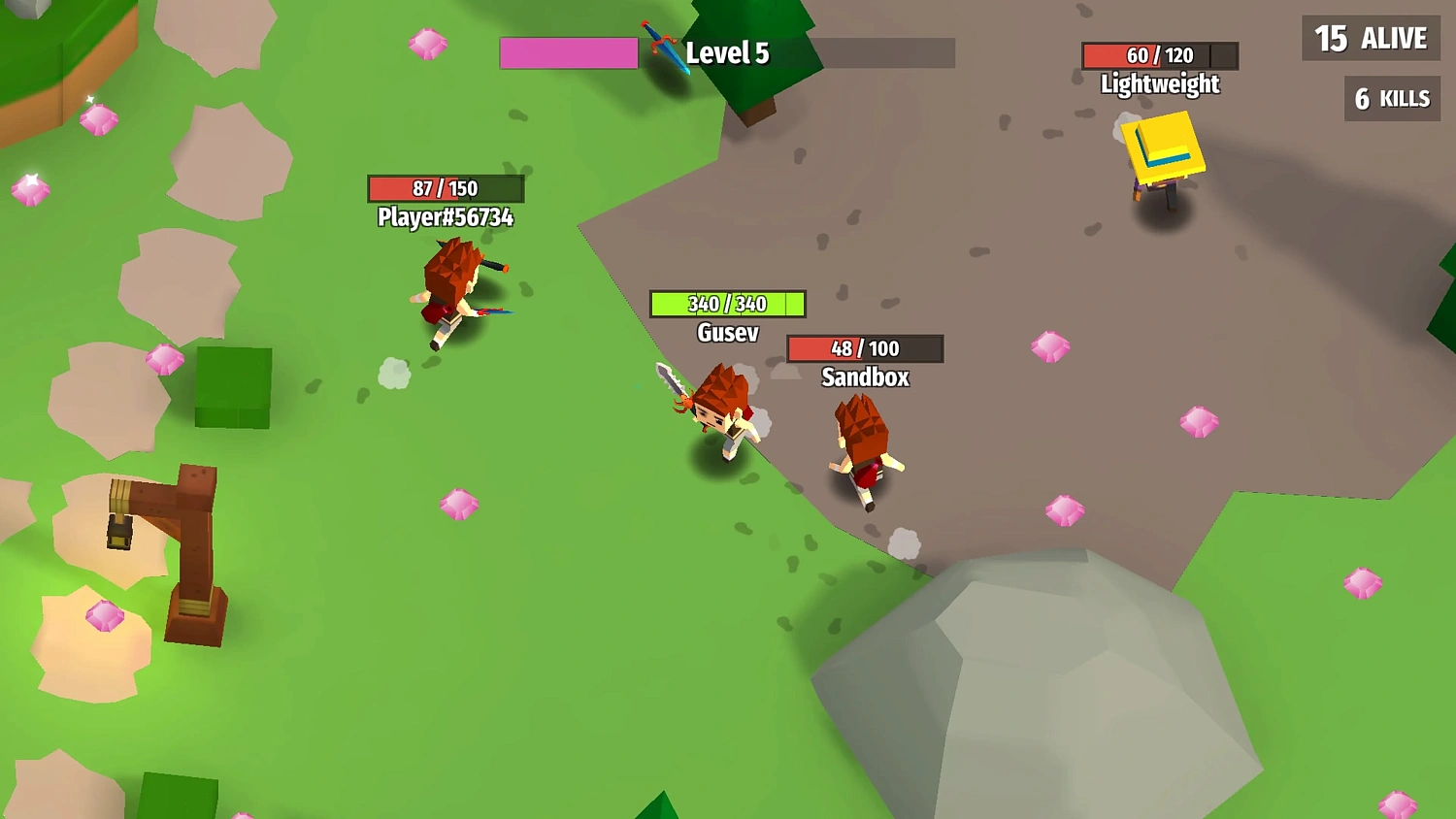Open the 6 KILLS display
The image size is (1456, 819).
[1392, 99]
